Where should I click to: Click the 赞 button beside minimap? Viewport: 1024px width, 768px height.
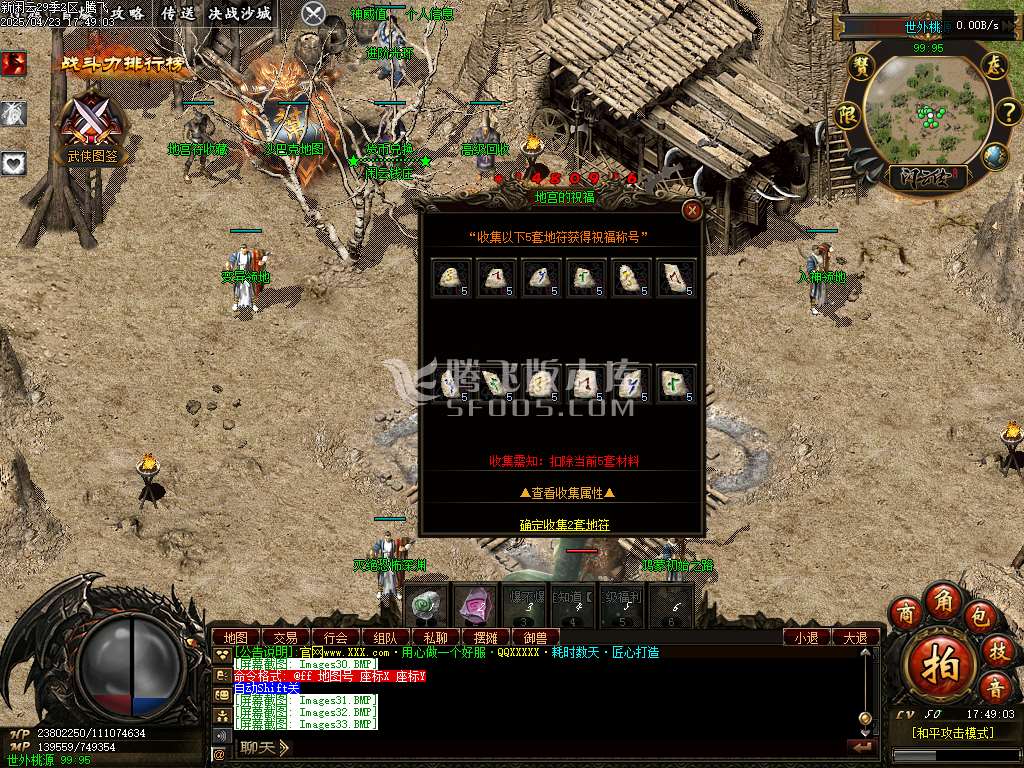coord(860,65)
